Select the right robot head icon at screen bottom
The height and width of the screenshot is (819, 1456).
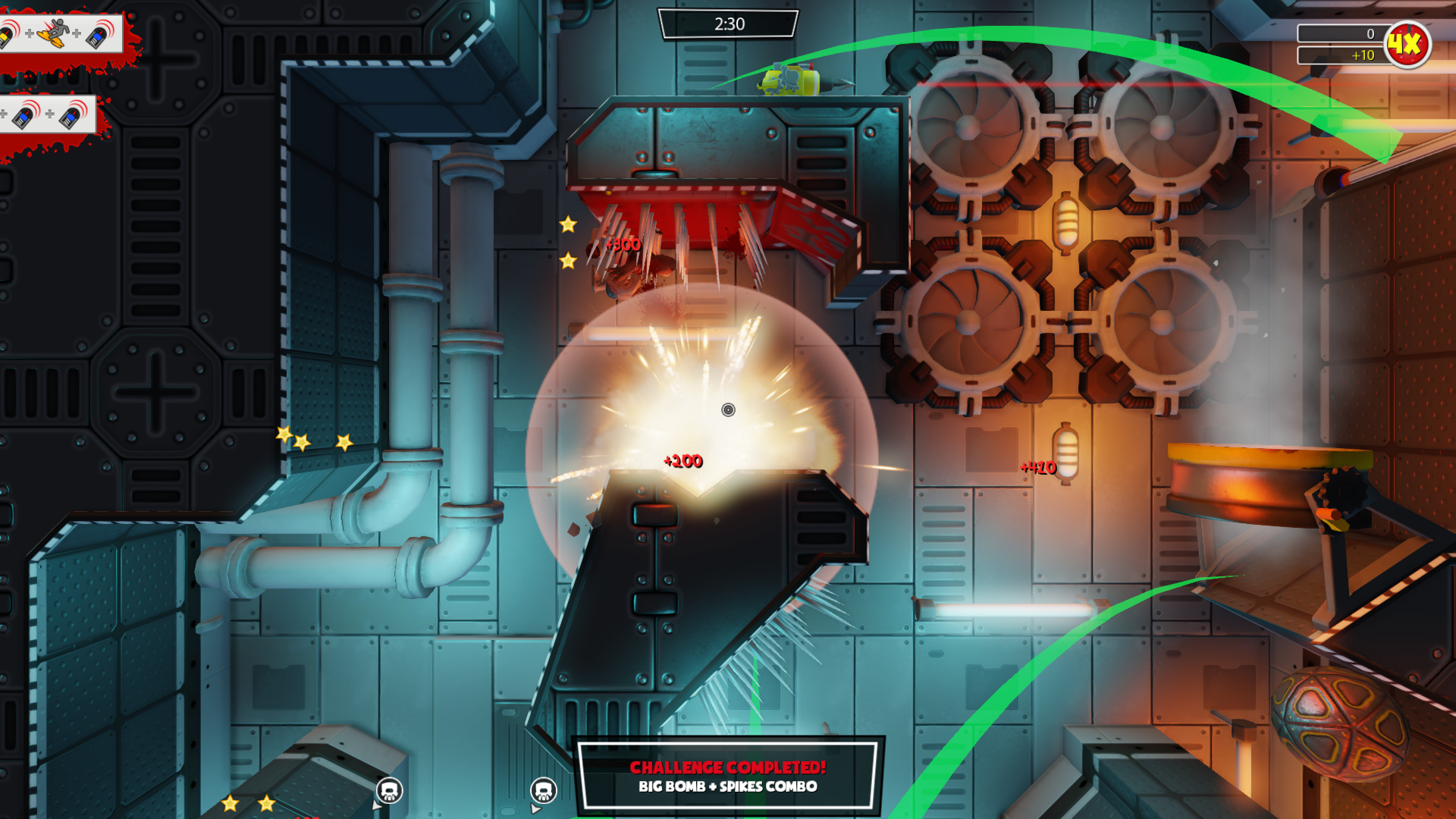[544, 789]
